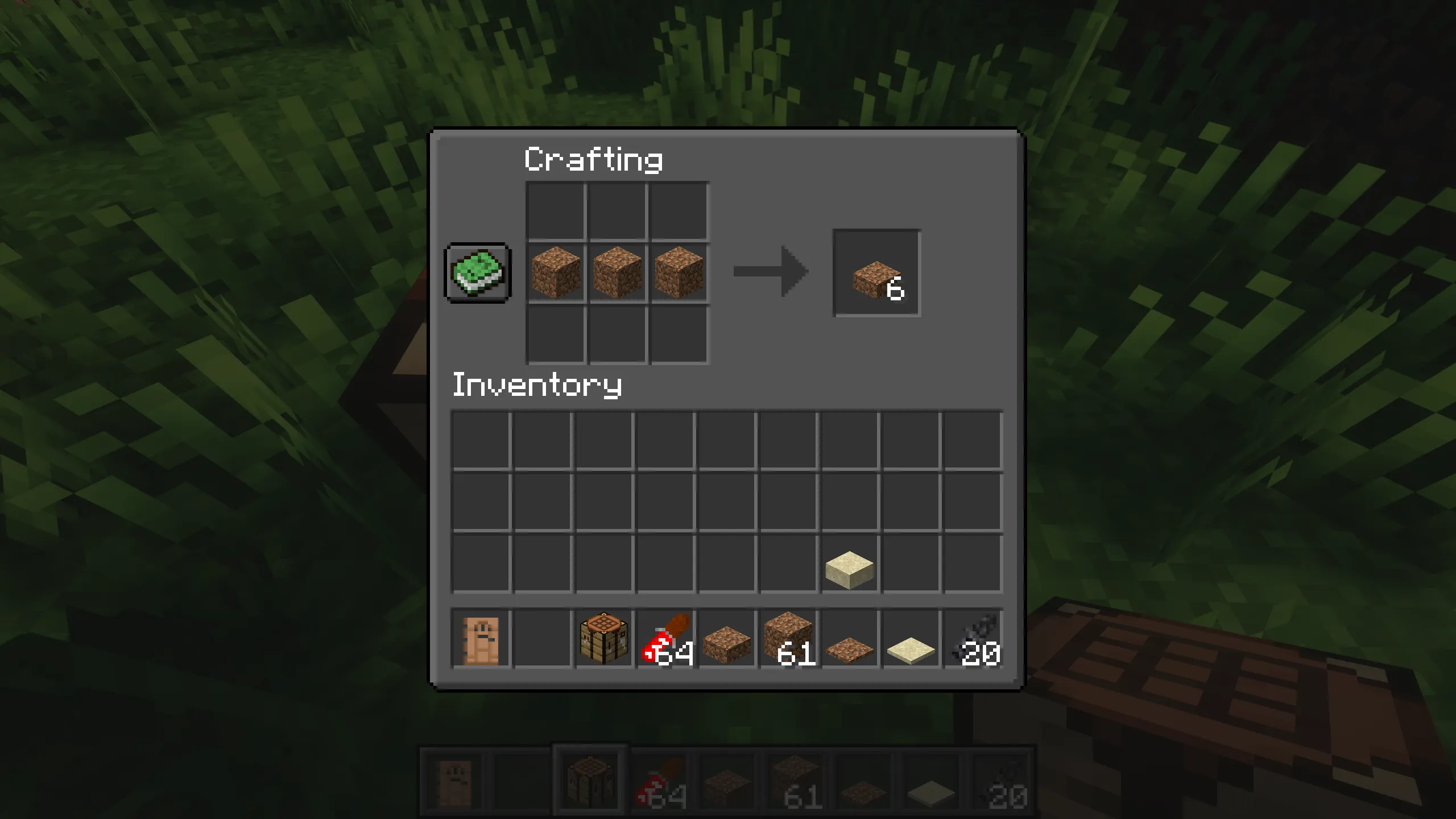Click the sandstone slab in the inventory row

click(x=850, y=563)
